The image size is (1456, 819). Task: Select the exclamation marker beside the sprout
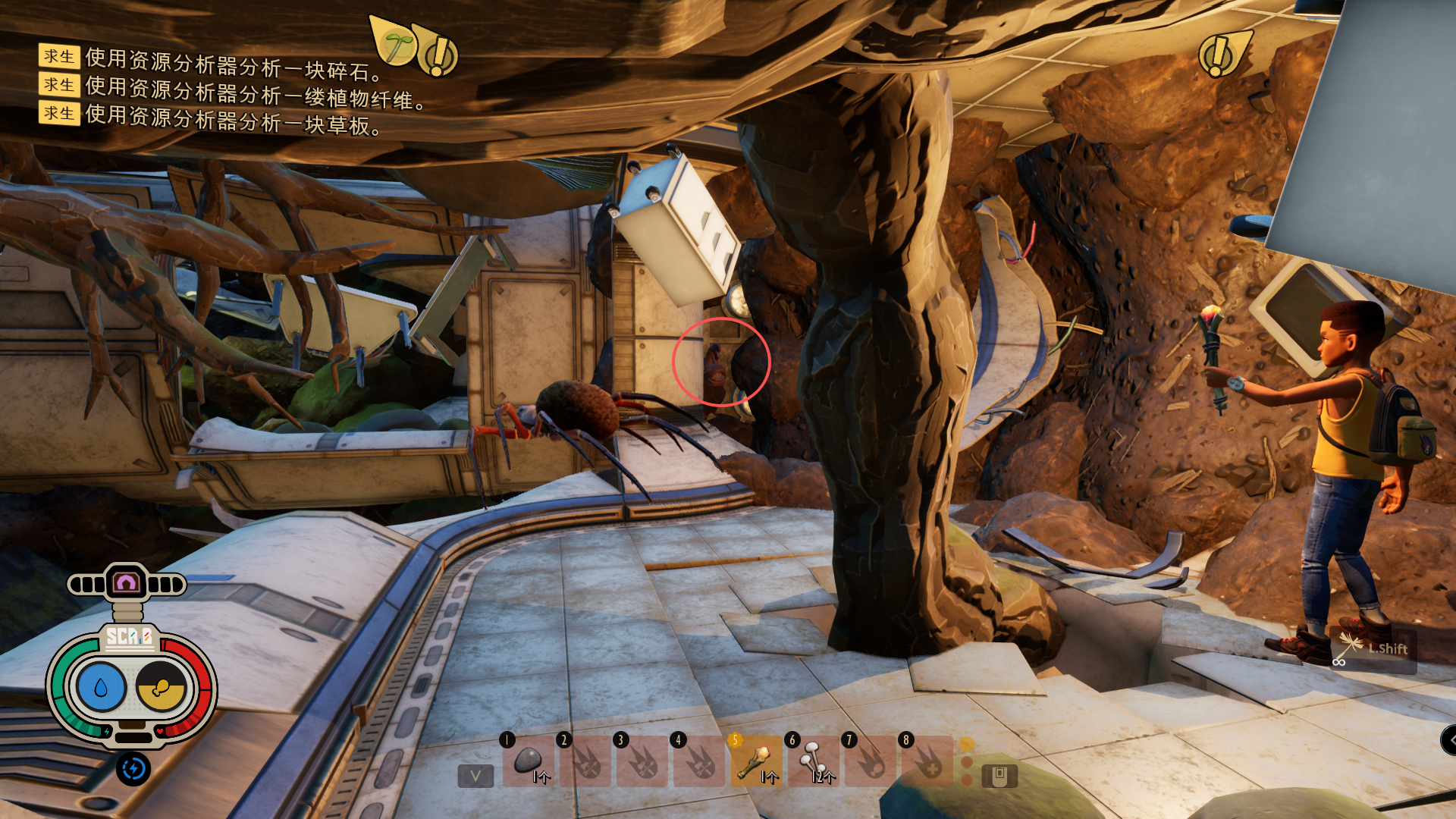(x=438, y=55)
